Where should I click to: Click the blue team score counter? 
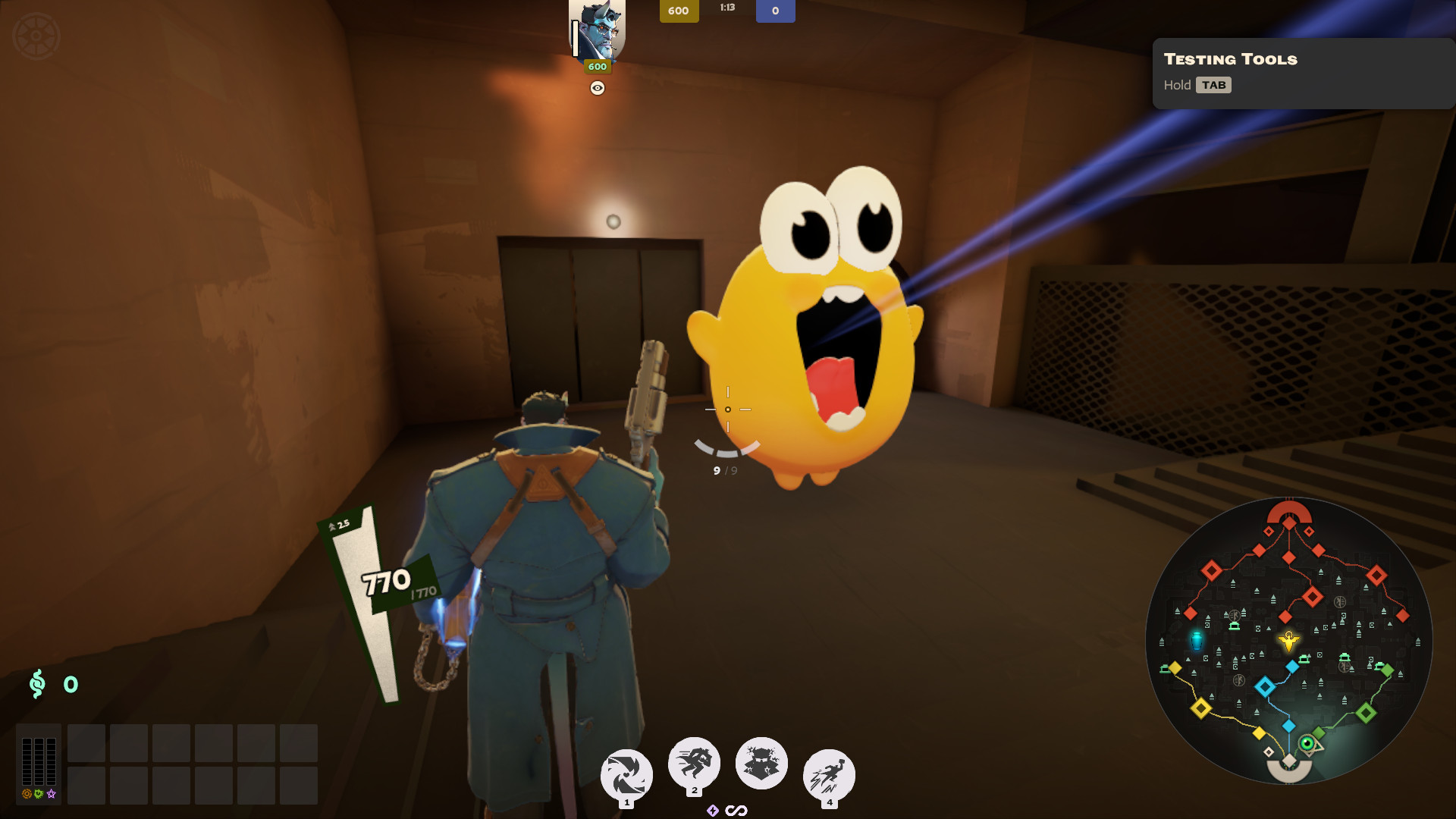tap(775, 11)
